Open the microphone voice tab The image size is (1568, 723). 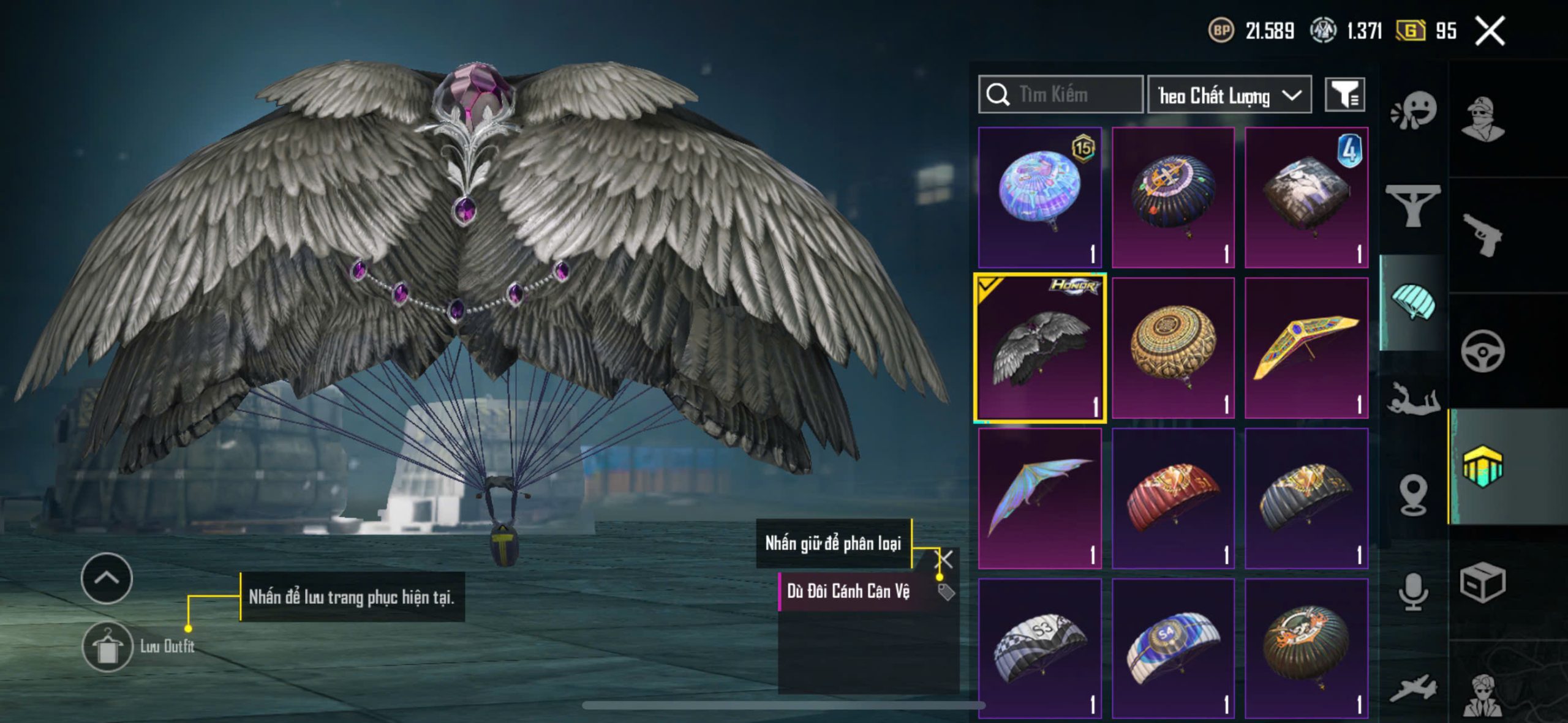(x=1414, y=591)
